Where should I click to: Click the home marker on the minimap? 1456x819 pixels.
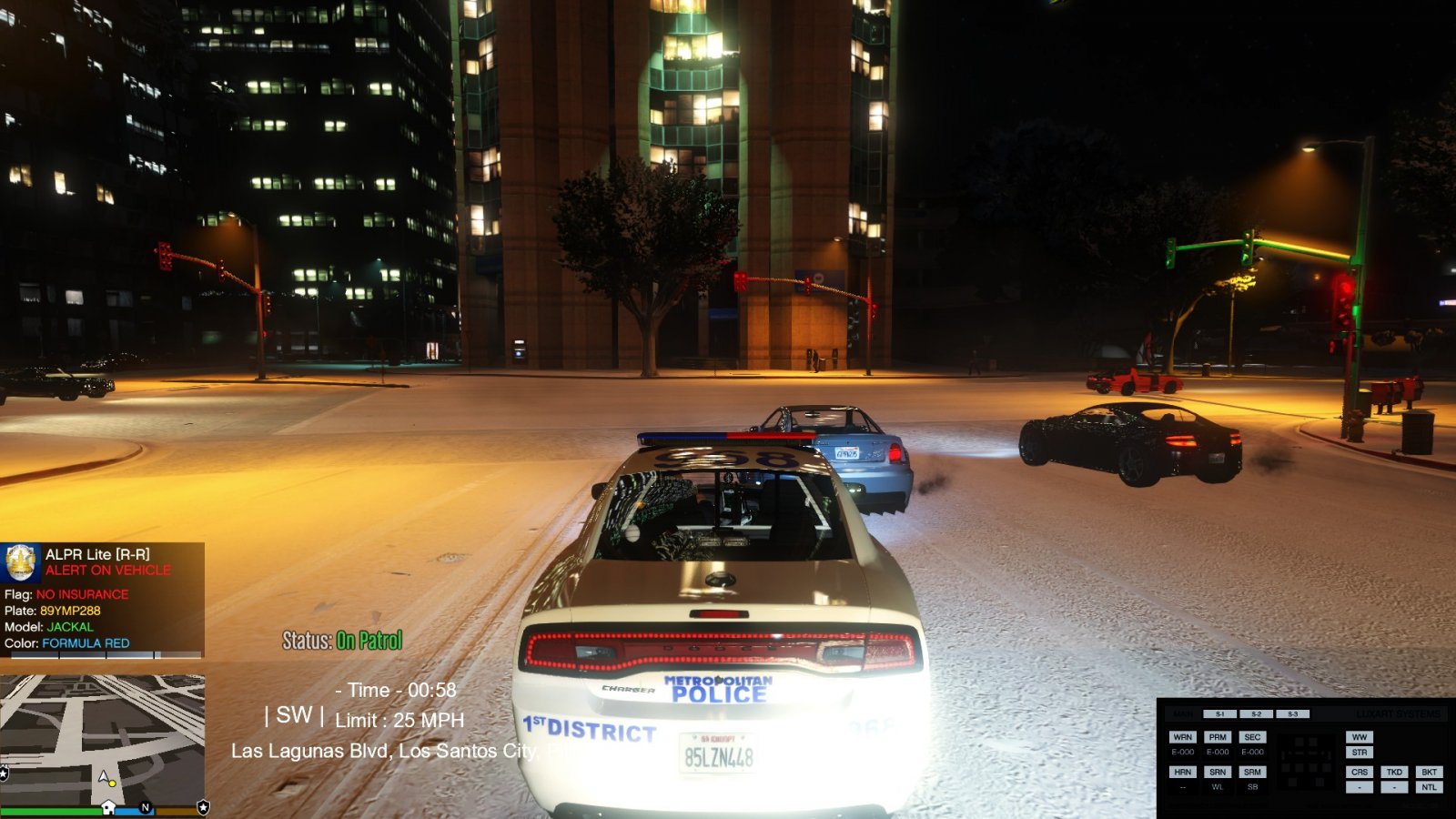tap(107, 807)
